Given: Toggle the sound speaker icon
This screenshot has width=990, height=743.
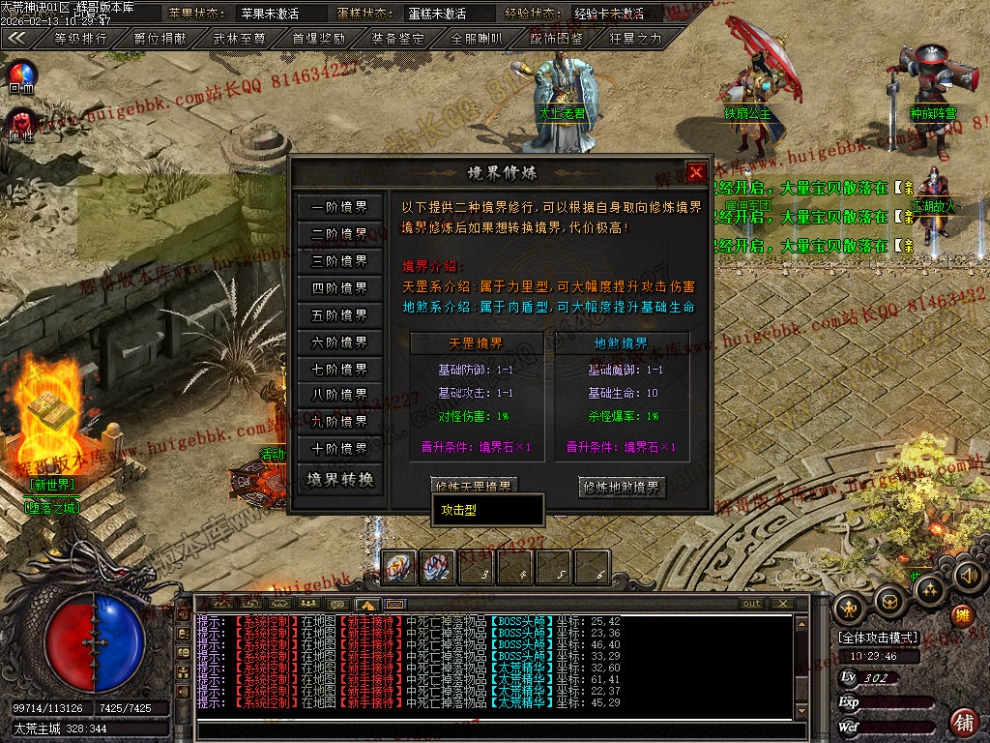Looking at the screenshot, I should click(x=967, y=575).
